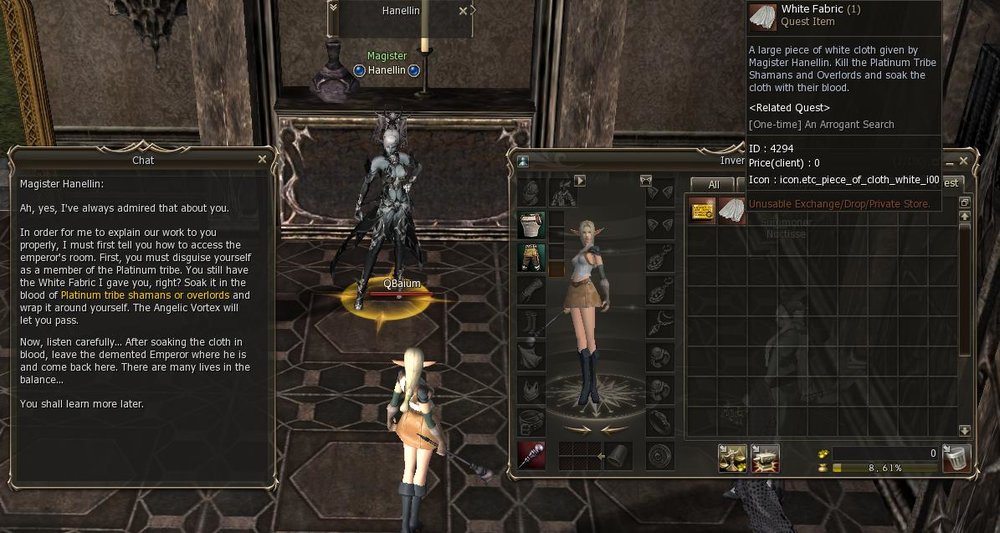Image resolution: width=1000 pixels, height=533 pixels.
Task: Open the trash bin to delete items
Action: click(x=956, y=459)
